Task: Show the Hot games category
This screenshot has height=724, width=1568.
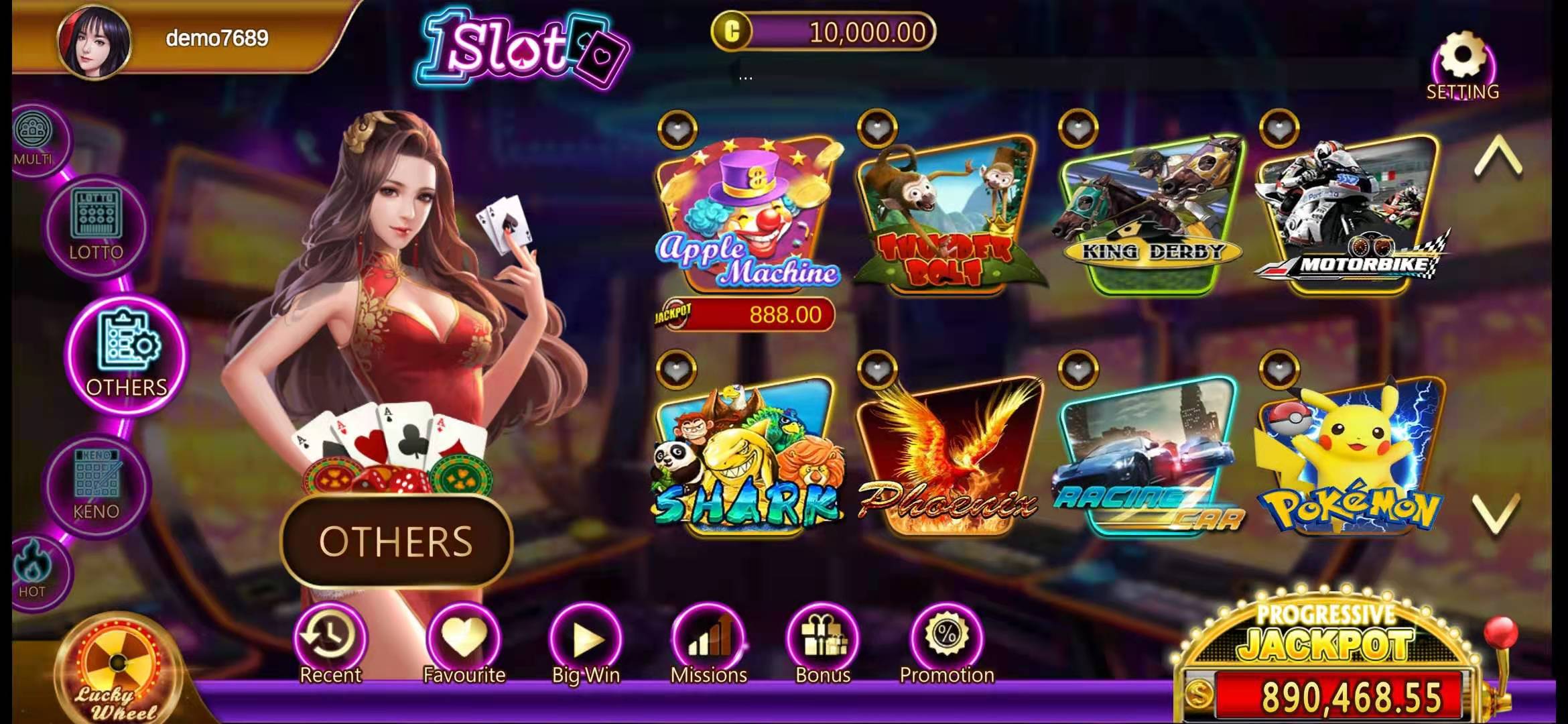Action: pyautogui.click(x=32, y=570)
